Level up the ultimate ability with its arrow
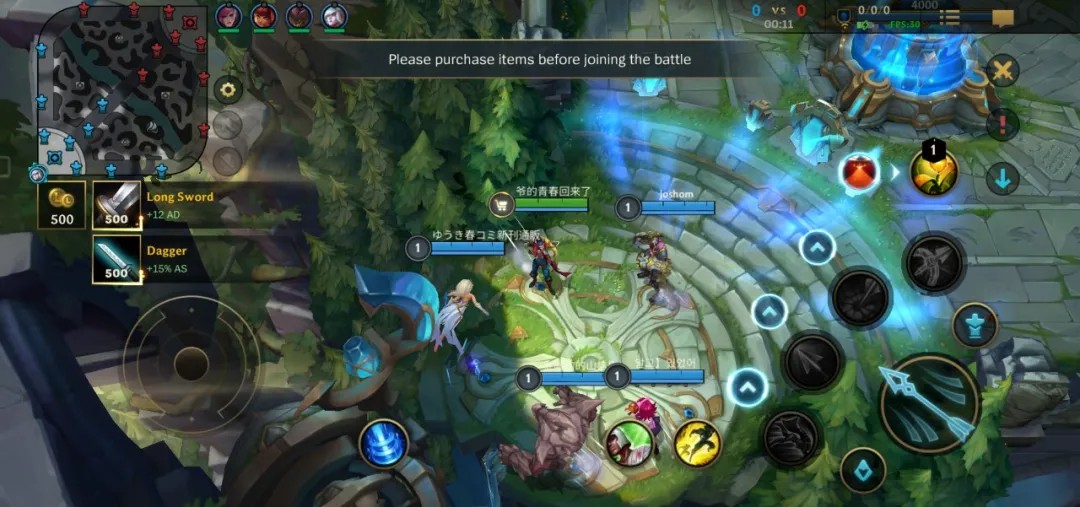Screen dimensions: 1080x507 pyautogui.click(x=818, y=246)
